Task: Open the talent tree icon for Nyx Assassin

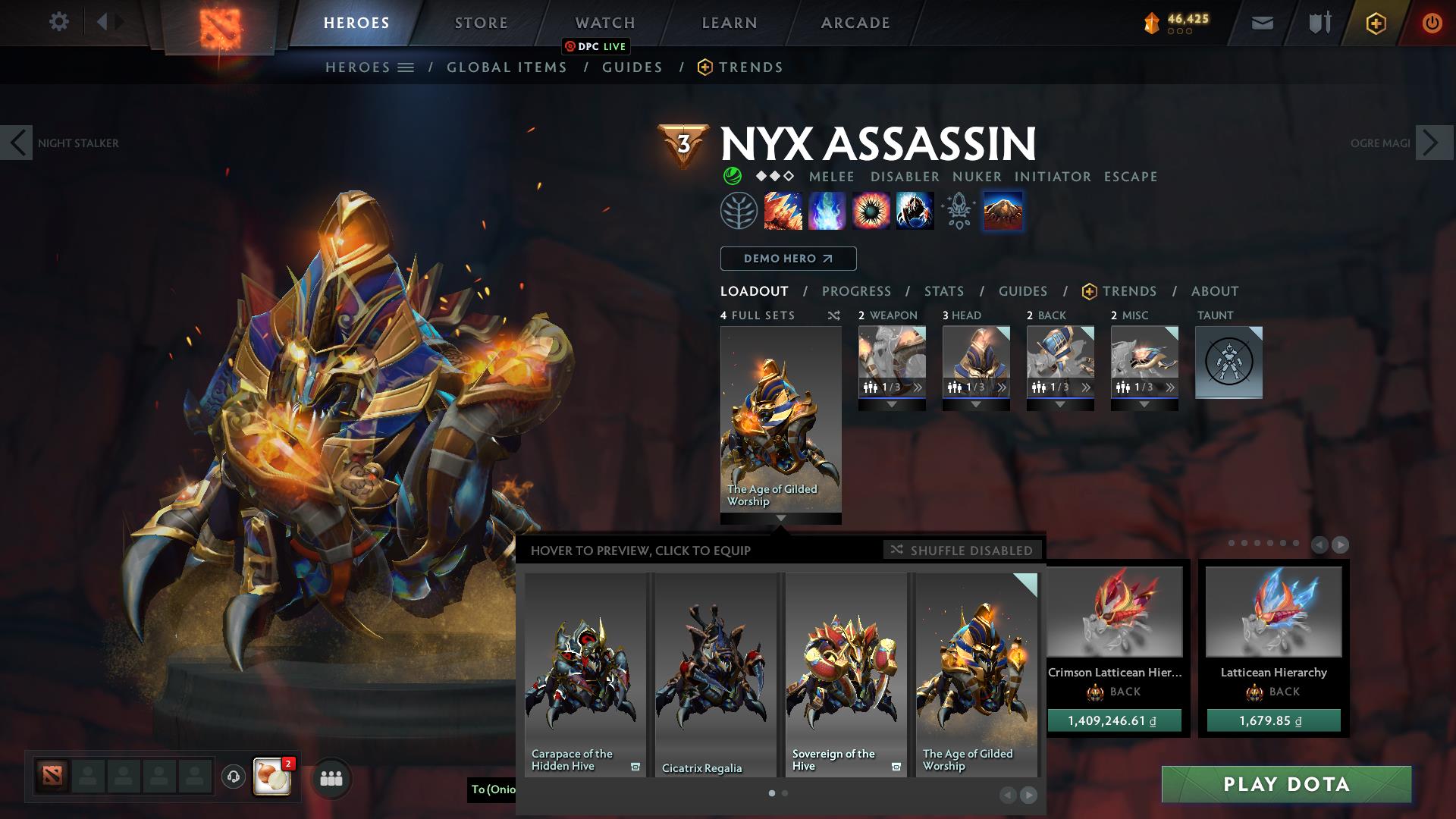Action: pos(738,211)
